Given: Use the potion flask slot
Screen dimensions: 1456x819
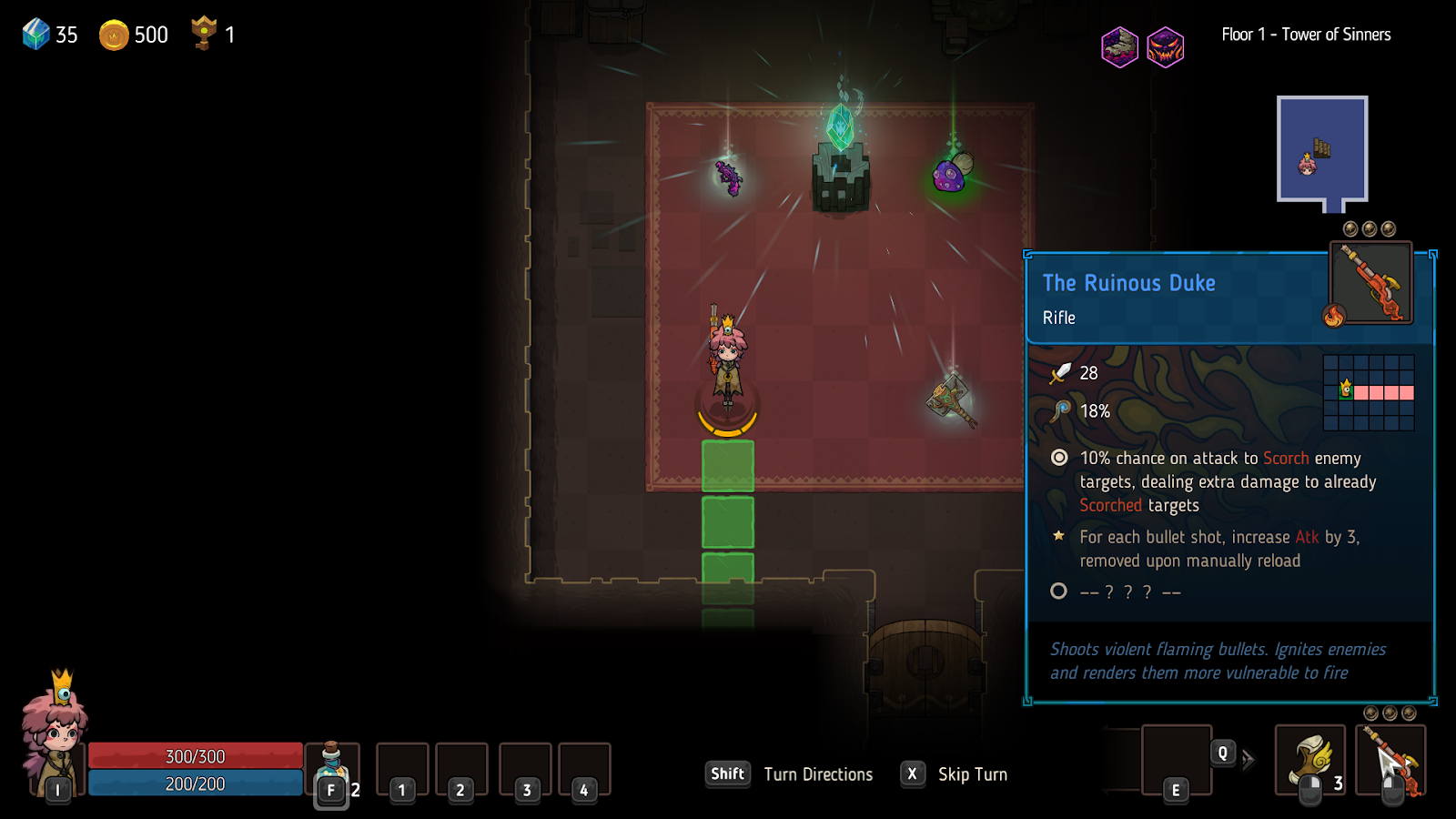Looking at the screenshot, I should (331, 769).
